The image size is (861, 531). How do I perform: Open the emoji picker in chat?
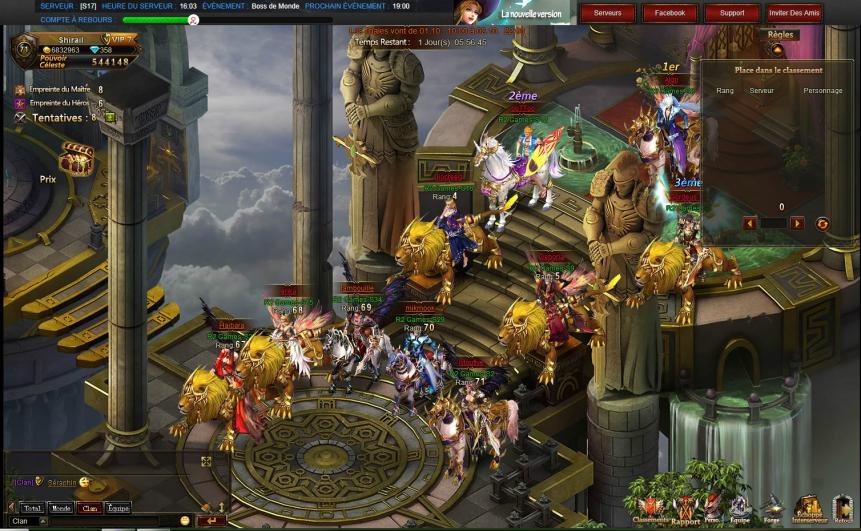point(185,521)
